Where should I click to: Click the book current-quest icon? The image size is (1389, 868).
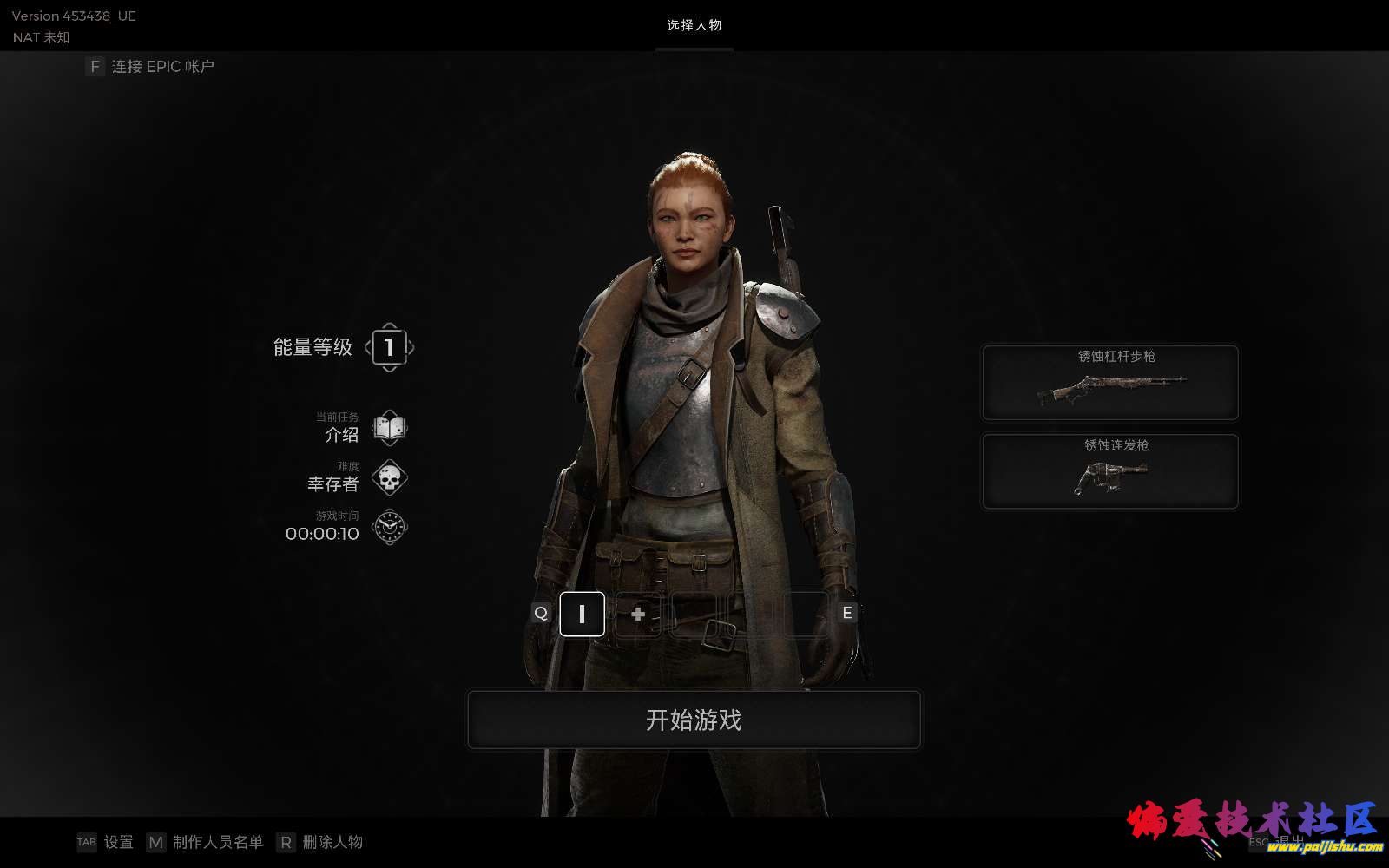point(390,428)
